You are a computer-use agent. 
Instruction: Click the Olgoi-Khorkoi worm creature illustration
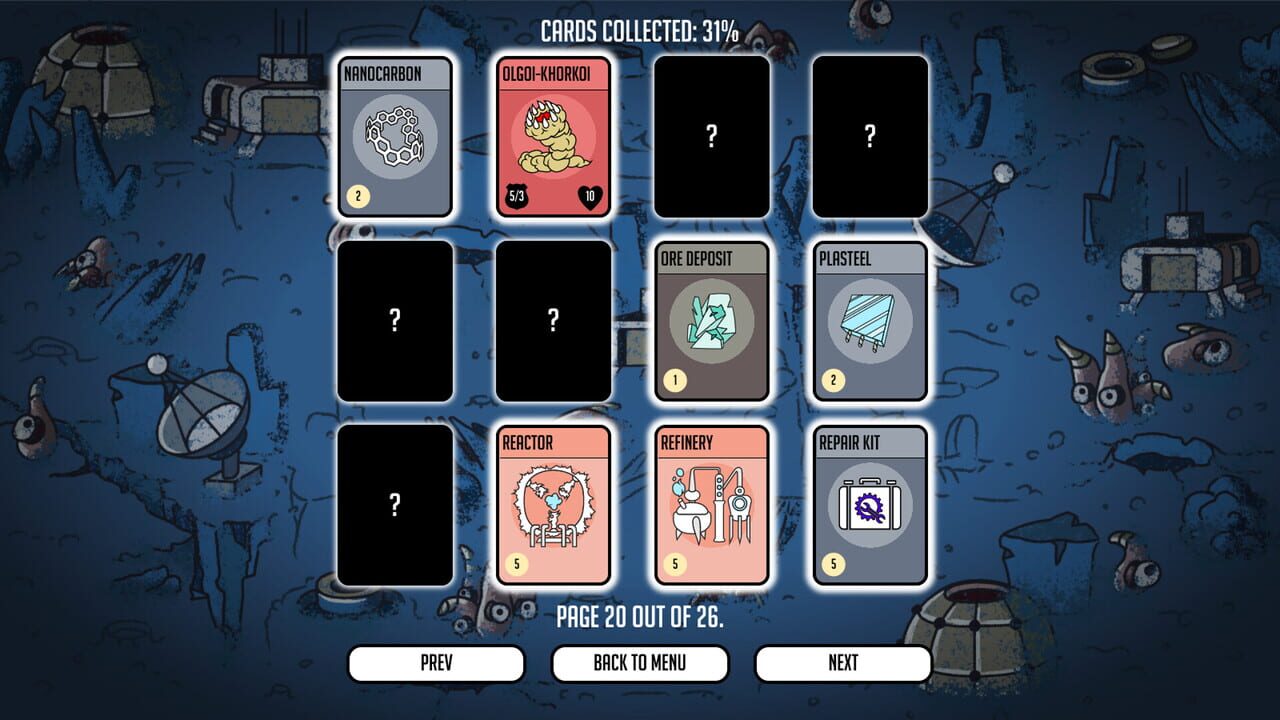click(552, 136)
